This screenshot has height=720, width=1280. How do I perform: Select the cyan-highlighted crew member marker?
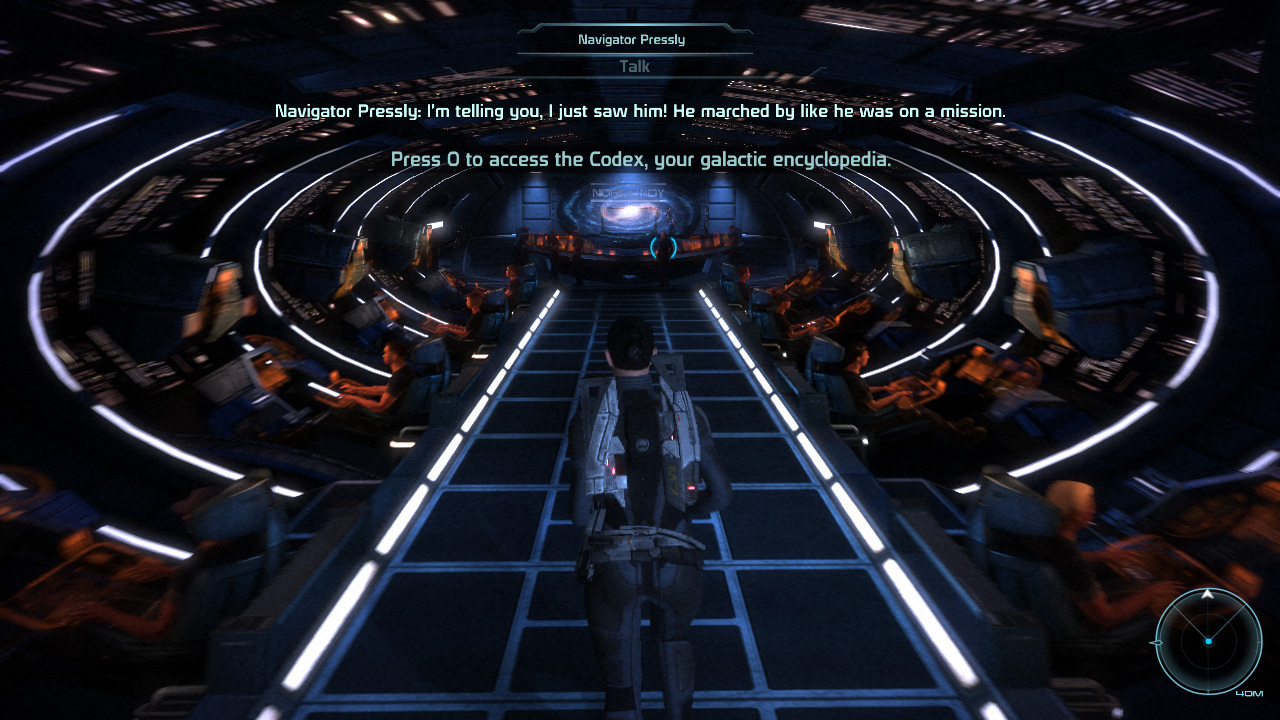(x=662, y=245)
